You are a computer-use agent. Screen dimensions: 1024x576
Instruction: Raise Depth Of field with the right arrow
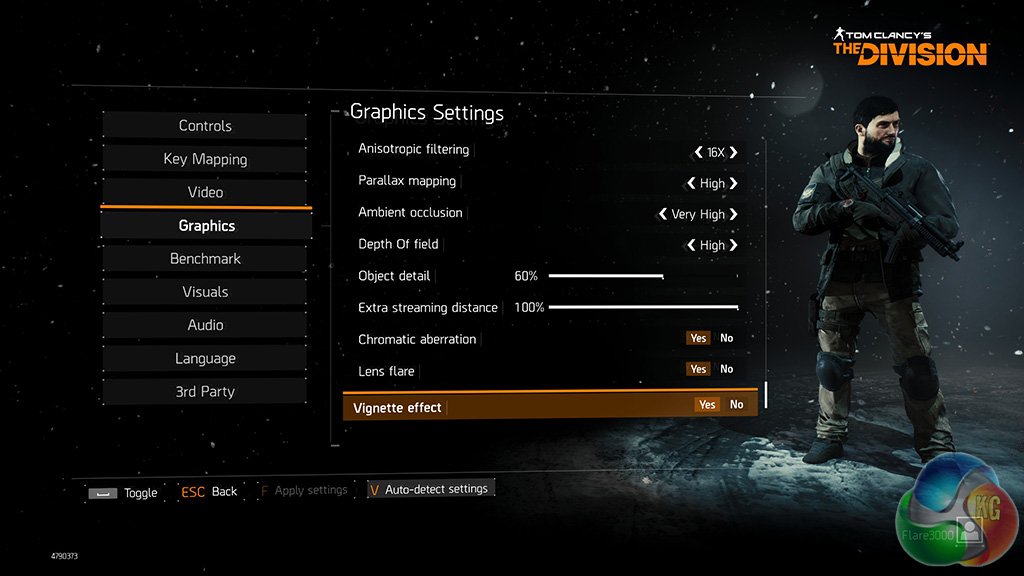(734, 245)
